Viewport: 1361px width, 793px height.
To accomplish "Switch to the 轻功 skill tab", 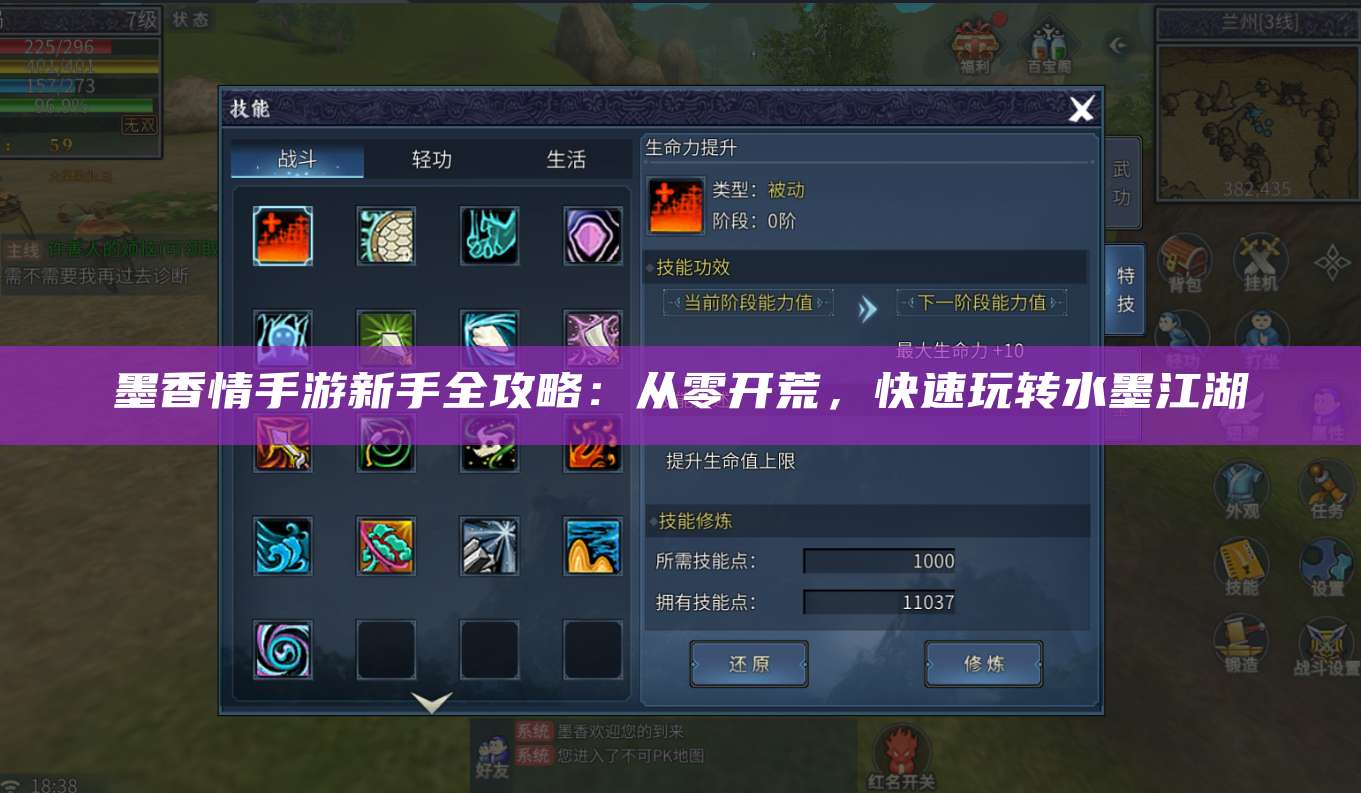I will [x=430, y=159].
